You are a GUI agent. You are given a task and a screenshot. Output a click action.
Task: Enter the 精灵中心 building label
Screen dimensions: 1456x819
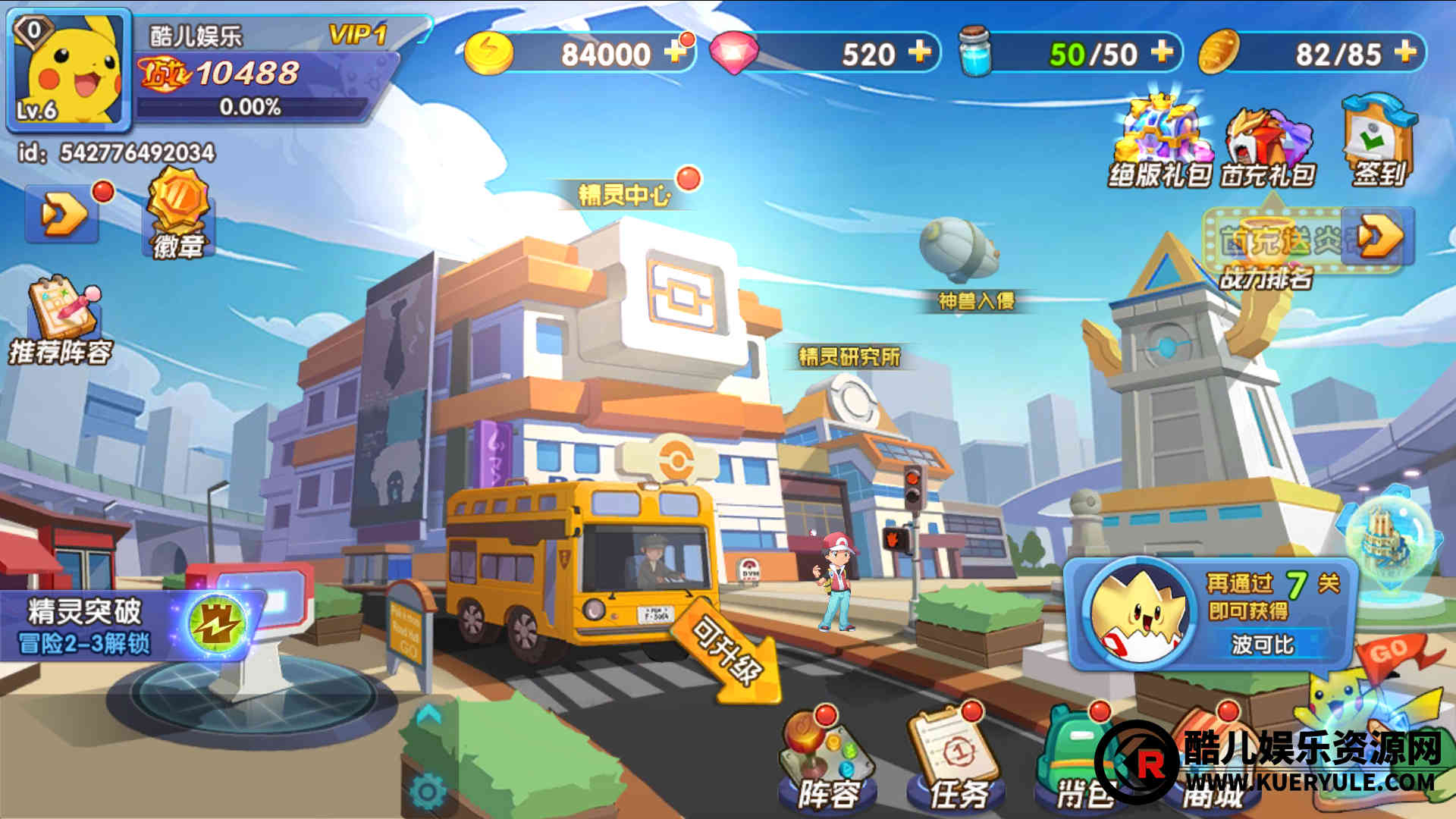(625, 195)
